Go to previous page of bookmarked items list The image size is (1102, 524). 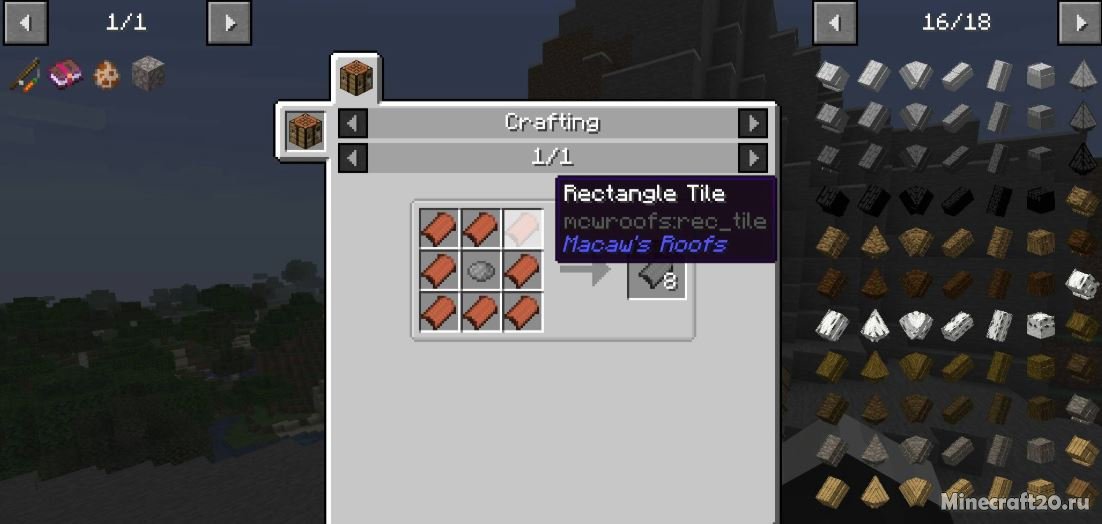coord(25,22)
